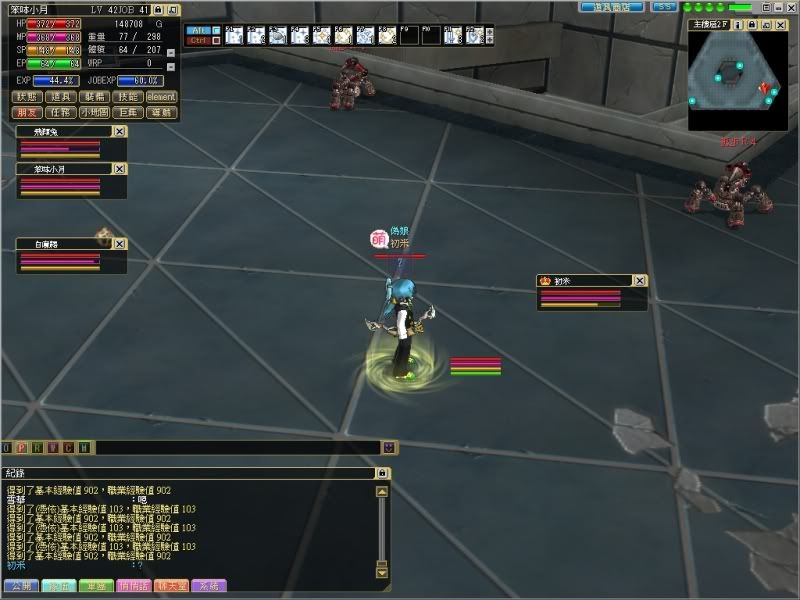Image resolution: width=800 pixels, height=600 pixels.
Task: Click the element button
Action: 162,97
